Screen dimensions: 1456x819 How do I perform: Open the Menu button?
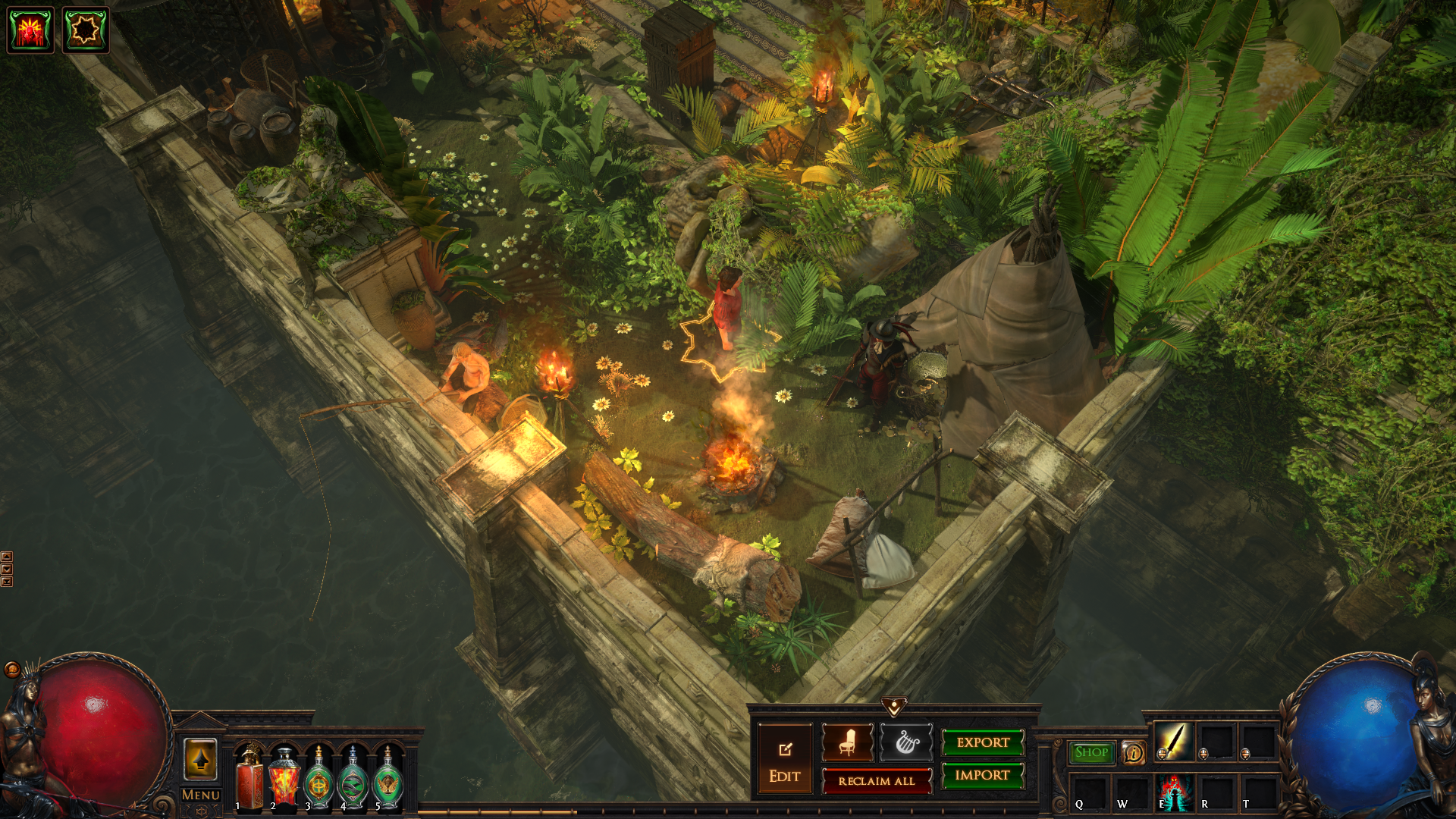(201, 795)
